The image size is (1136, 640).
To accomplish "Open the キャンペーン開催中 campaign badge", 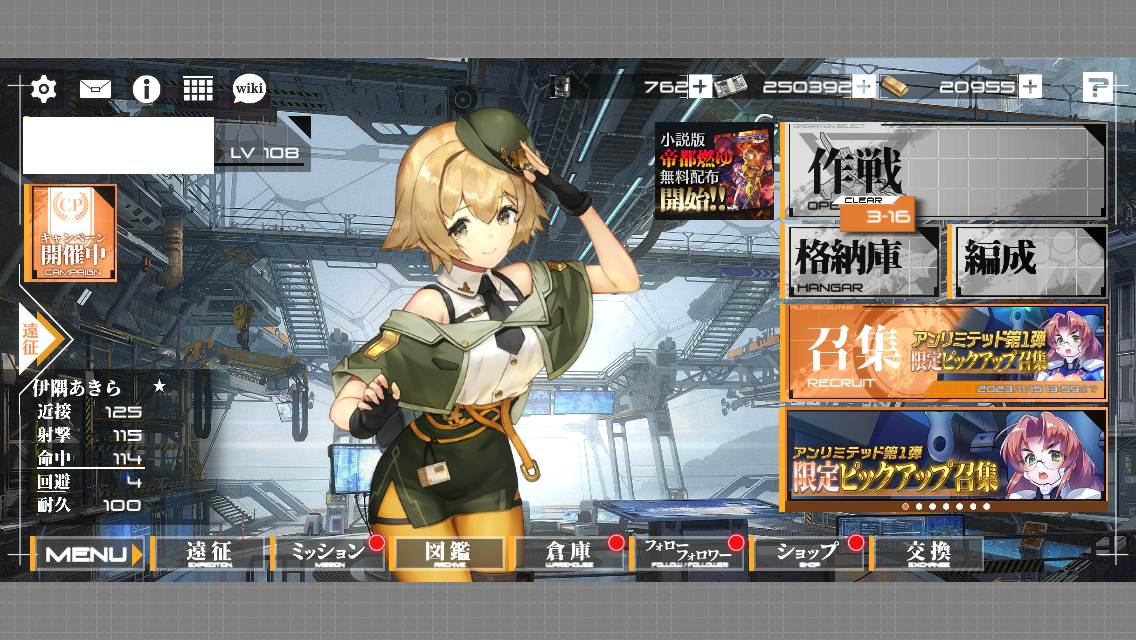I will pos(70,233).
